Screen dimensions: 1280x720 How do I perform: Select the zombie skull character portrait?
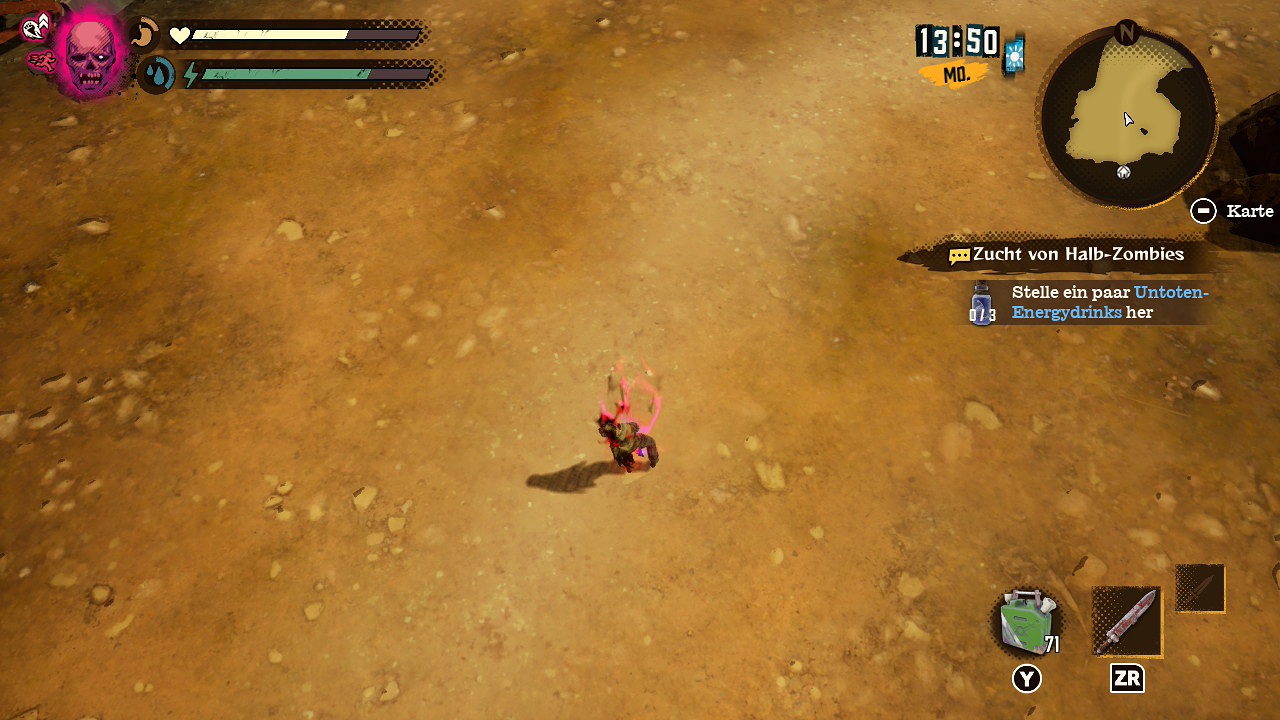(x=90, y=54)
